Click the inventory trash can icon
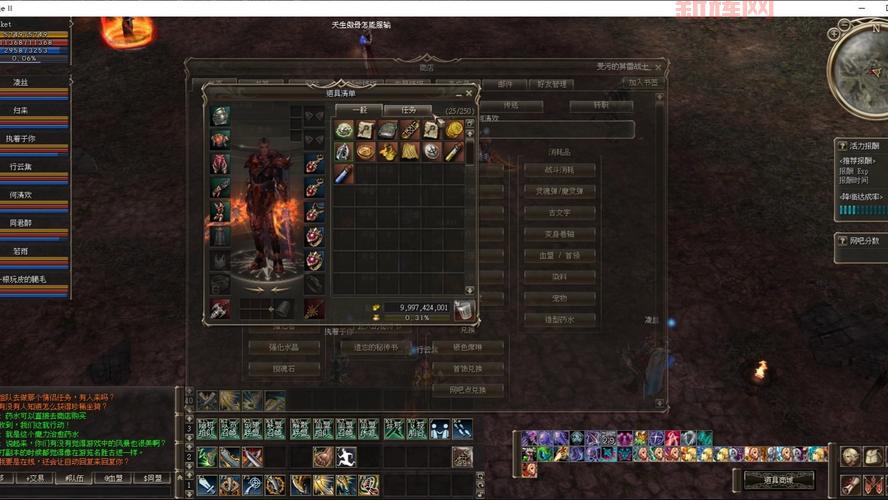This screenshot has width=888, height=500. pos(463,311)
